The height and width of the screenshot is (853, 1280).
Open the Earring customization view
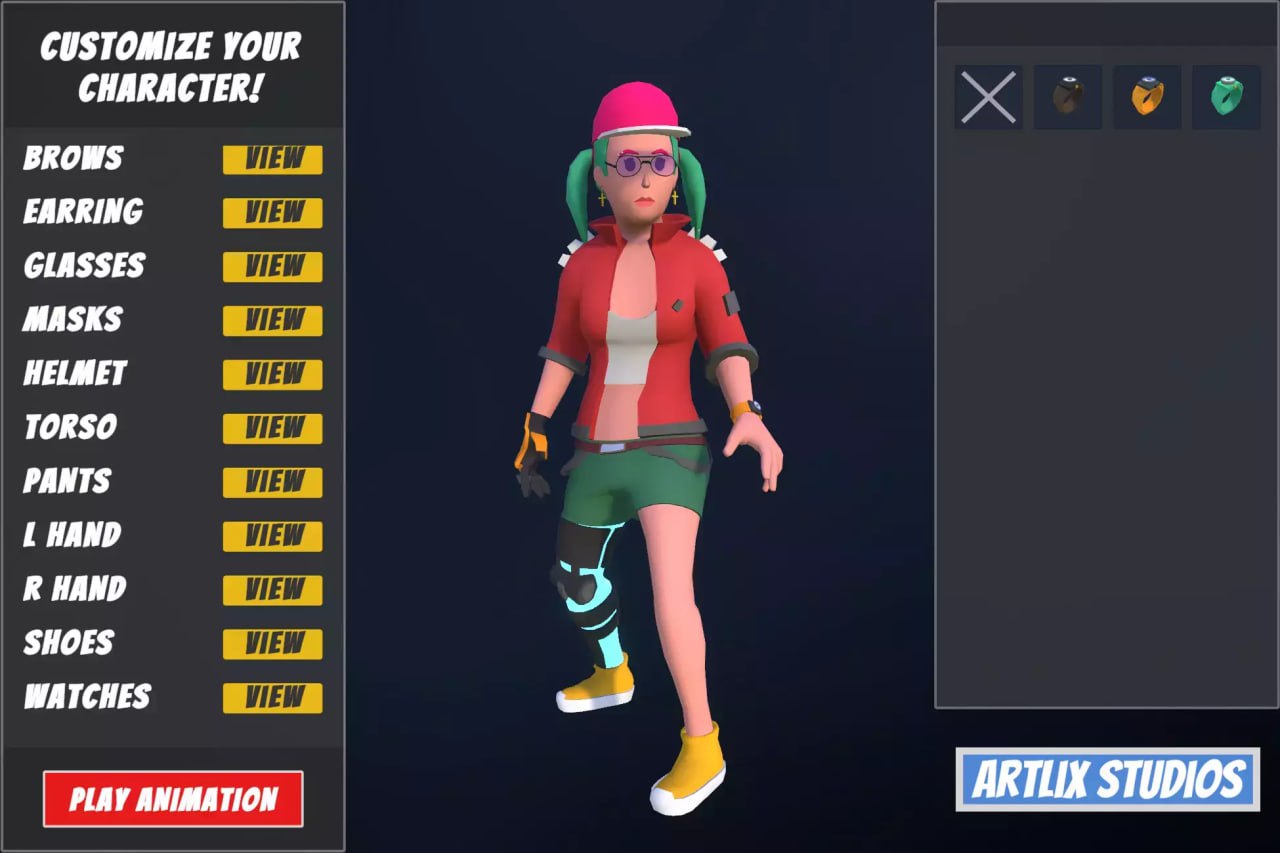point(272,212)
